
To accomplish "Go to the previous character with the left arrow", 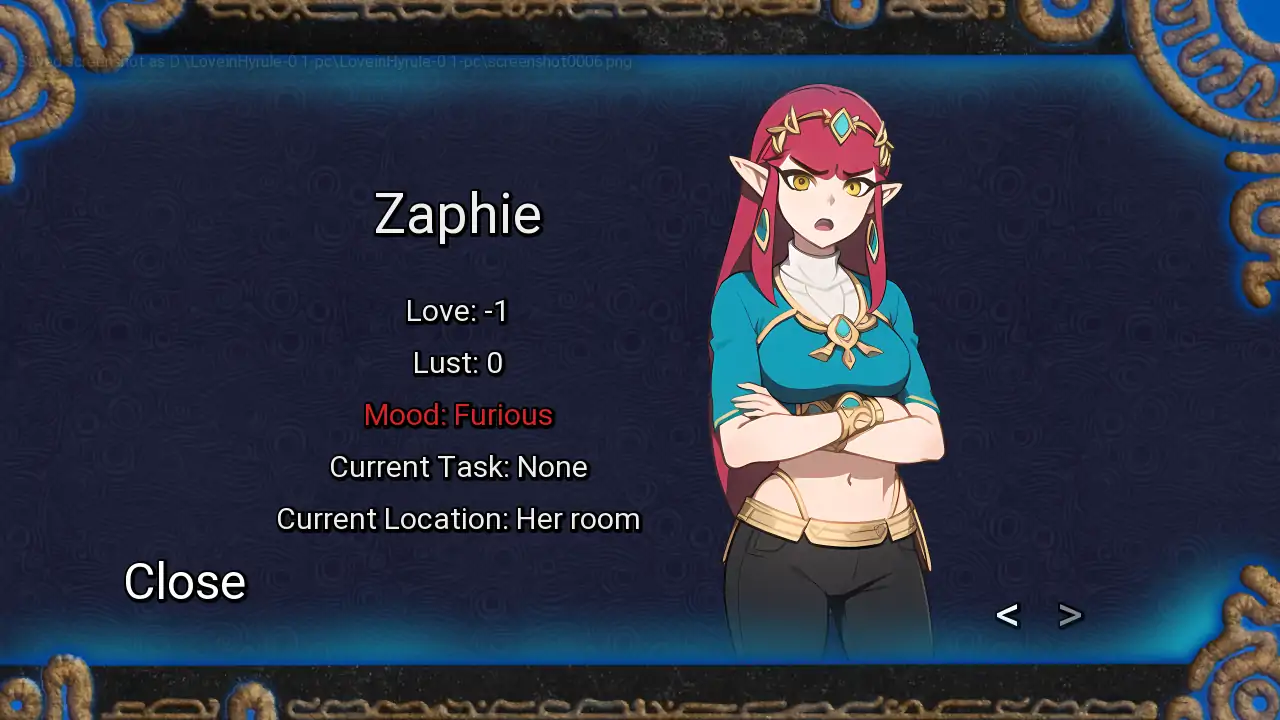I will (1007, 615).
